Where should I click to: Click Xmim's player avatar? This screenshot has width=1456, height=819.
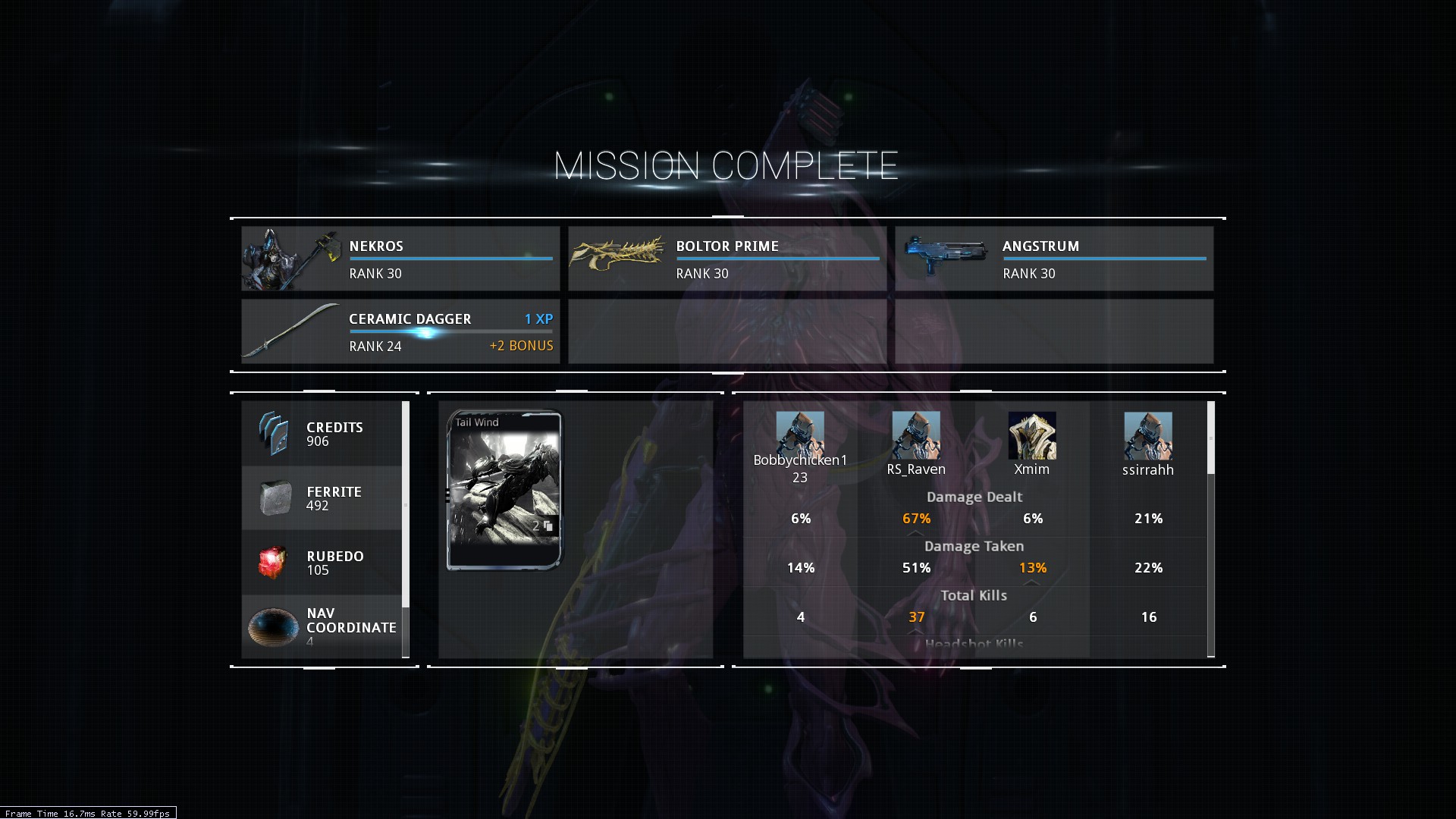1032,435
